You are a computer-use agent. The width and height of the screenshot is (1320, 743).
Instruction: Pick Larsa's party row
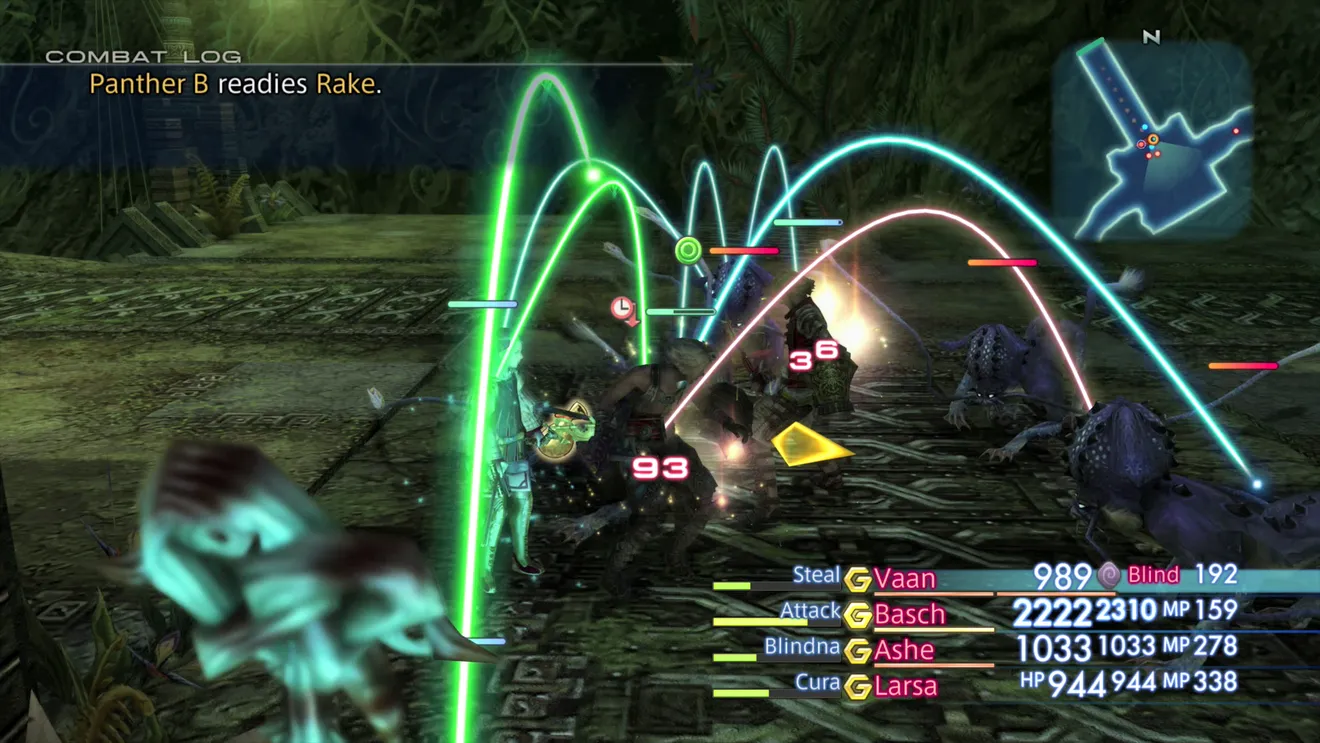pyautogui.click(x=906, y=686)
